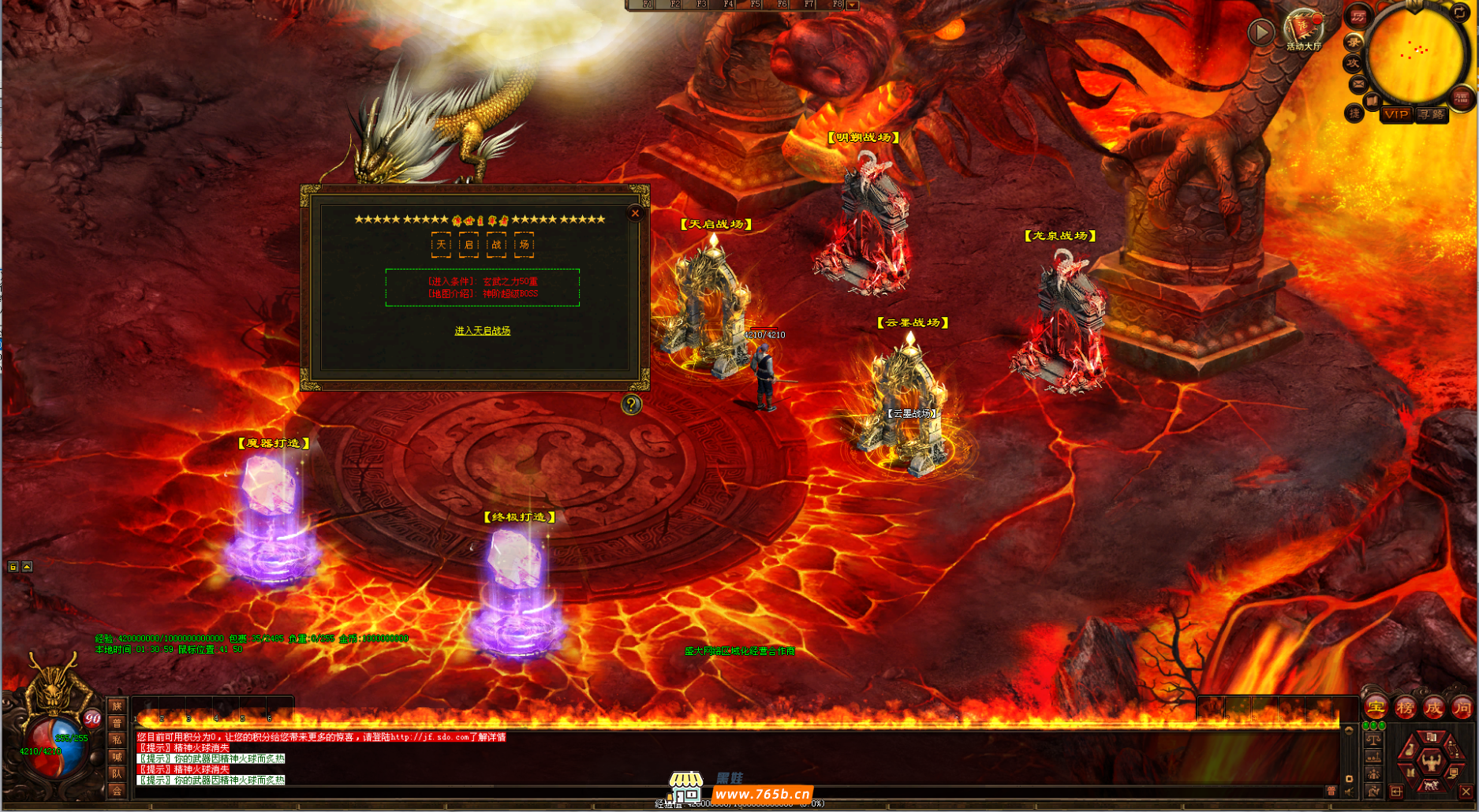1479x812 pixels.
Task: Click the 攻 round button by the minimap
Action: tap(1354, 63)
